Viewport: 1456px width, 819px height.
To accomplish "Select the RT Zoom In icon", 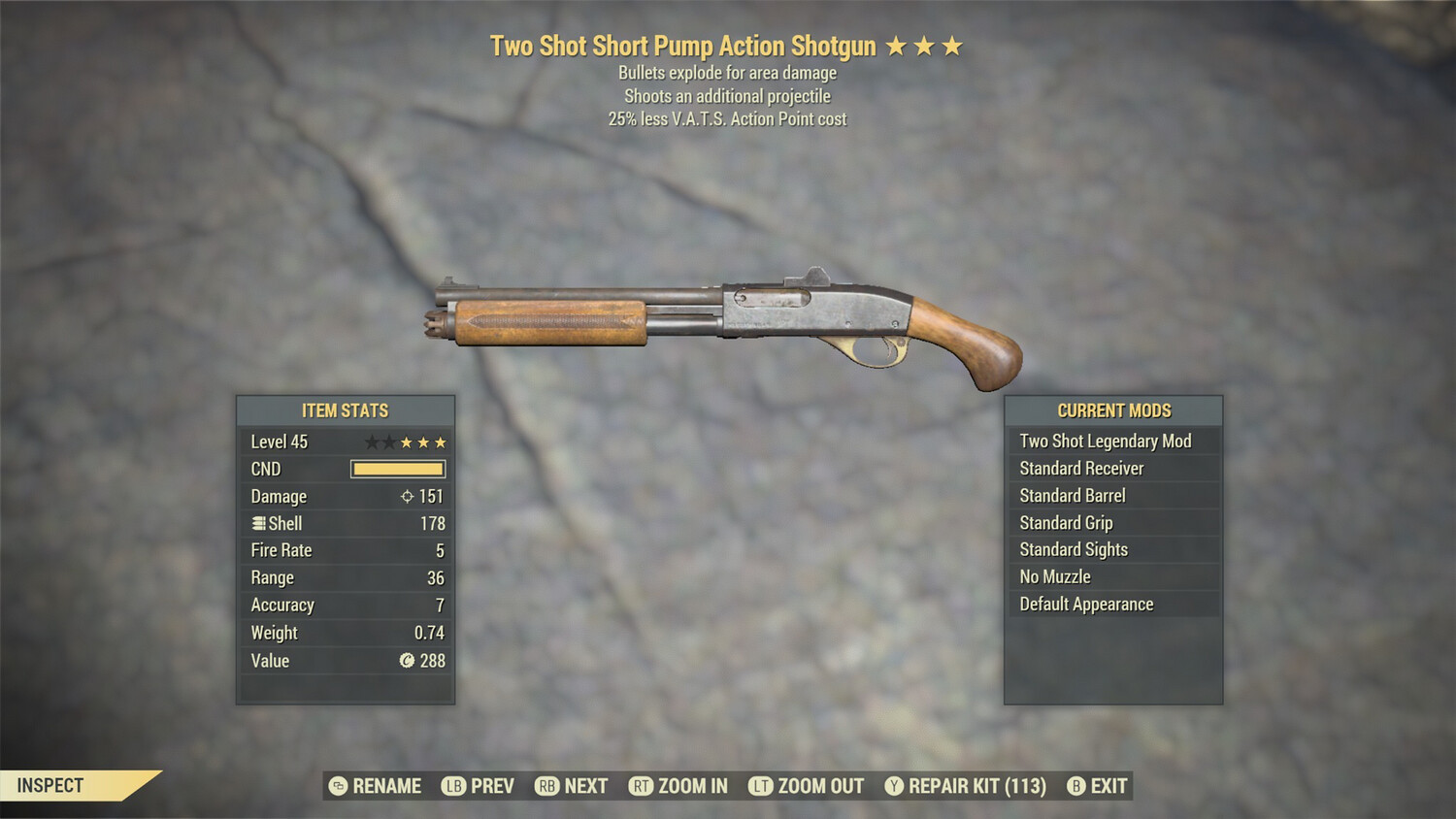I will [642, 786].
